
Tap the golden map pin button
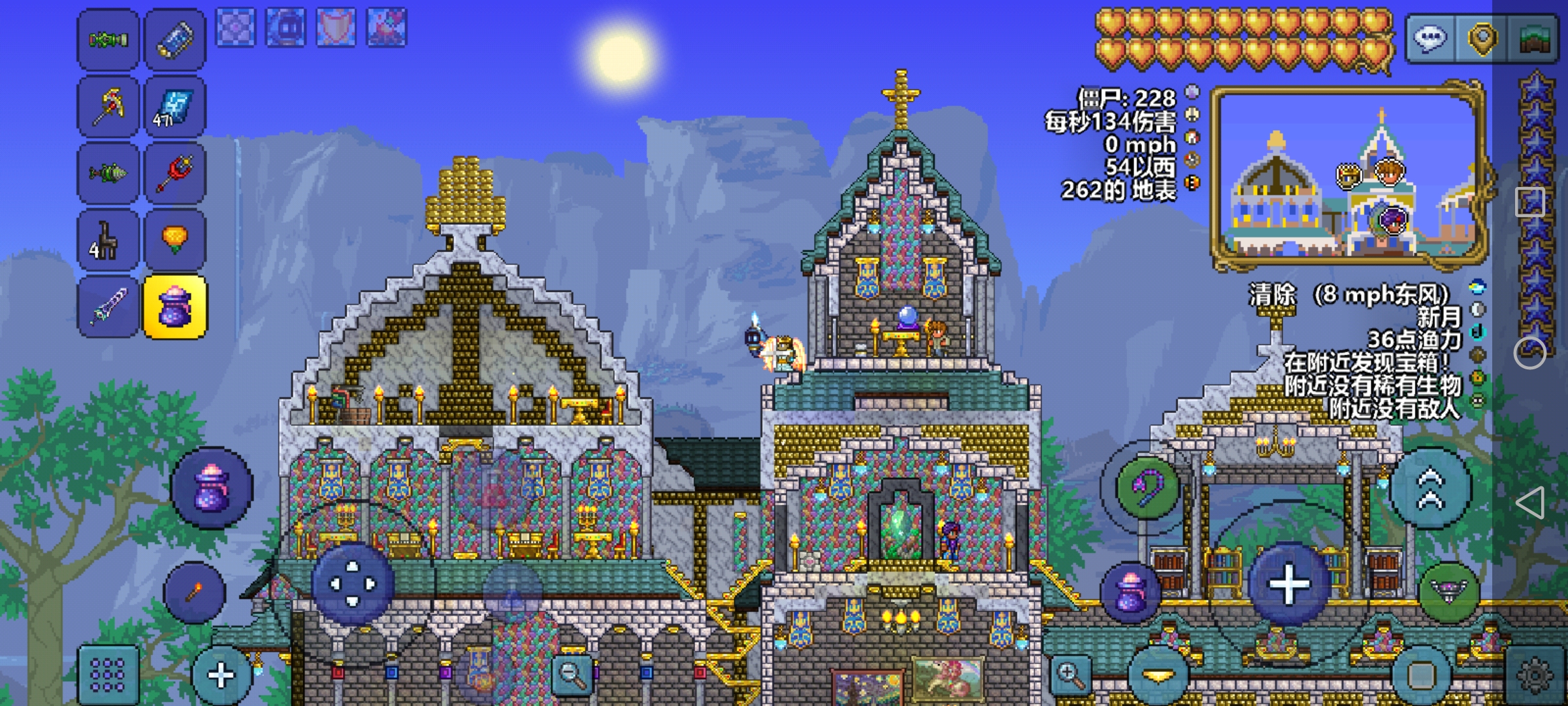[1482, 39]
